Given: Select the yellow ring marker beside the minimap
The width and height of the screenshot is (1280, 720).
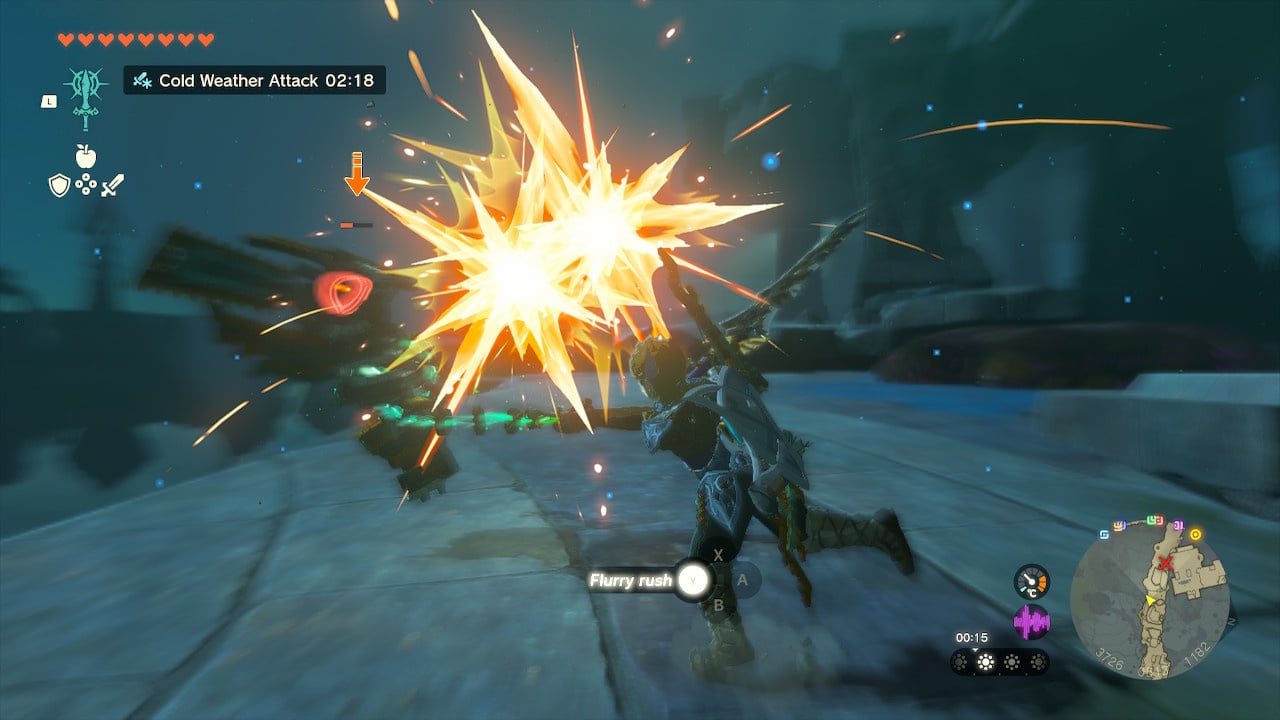Looking at the screenshot, I should (1195, 534).
